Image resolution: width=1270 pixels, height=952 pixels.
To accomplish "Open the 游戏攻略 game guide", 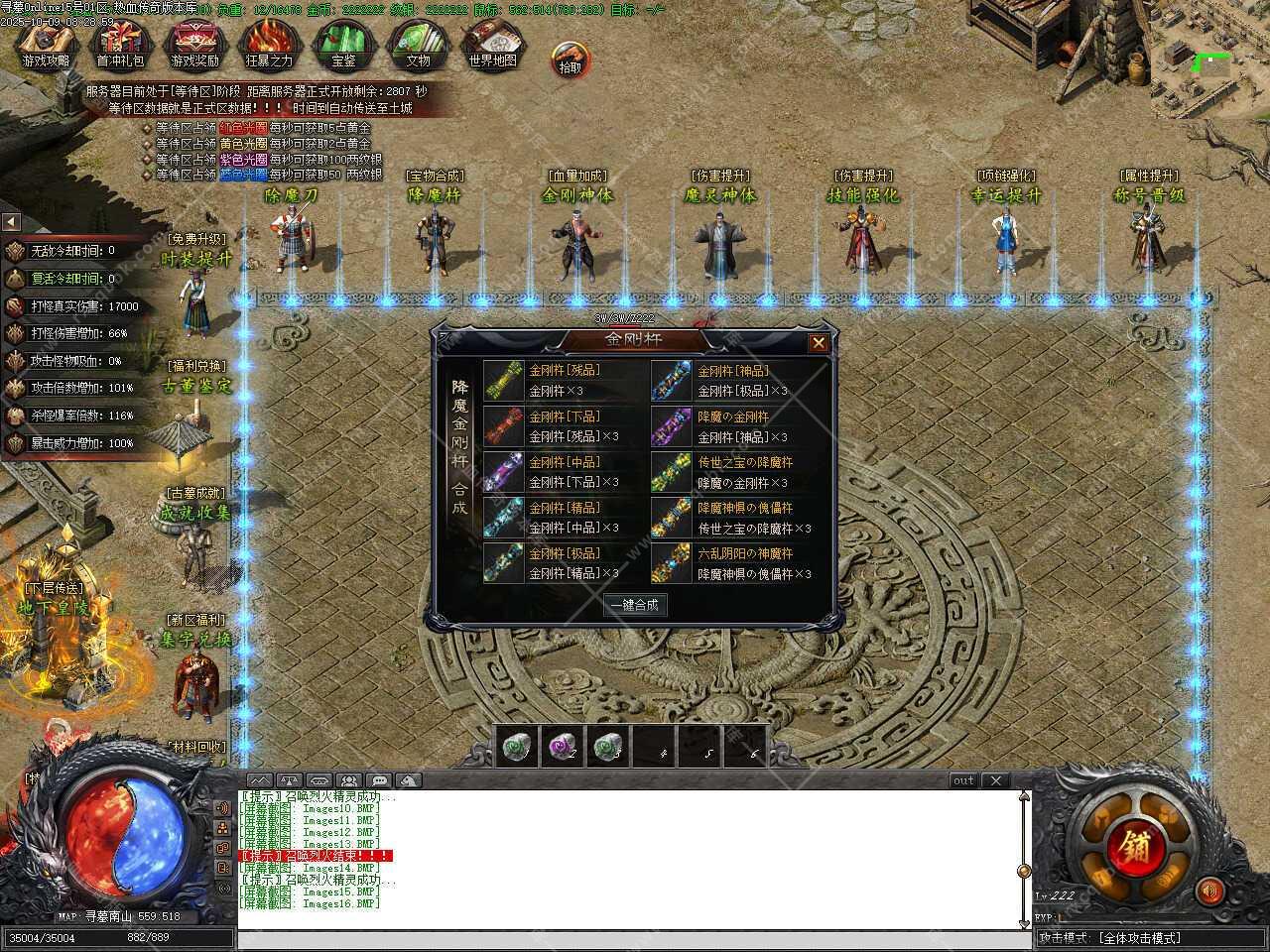I will [46, 46].
